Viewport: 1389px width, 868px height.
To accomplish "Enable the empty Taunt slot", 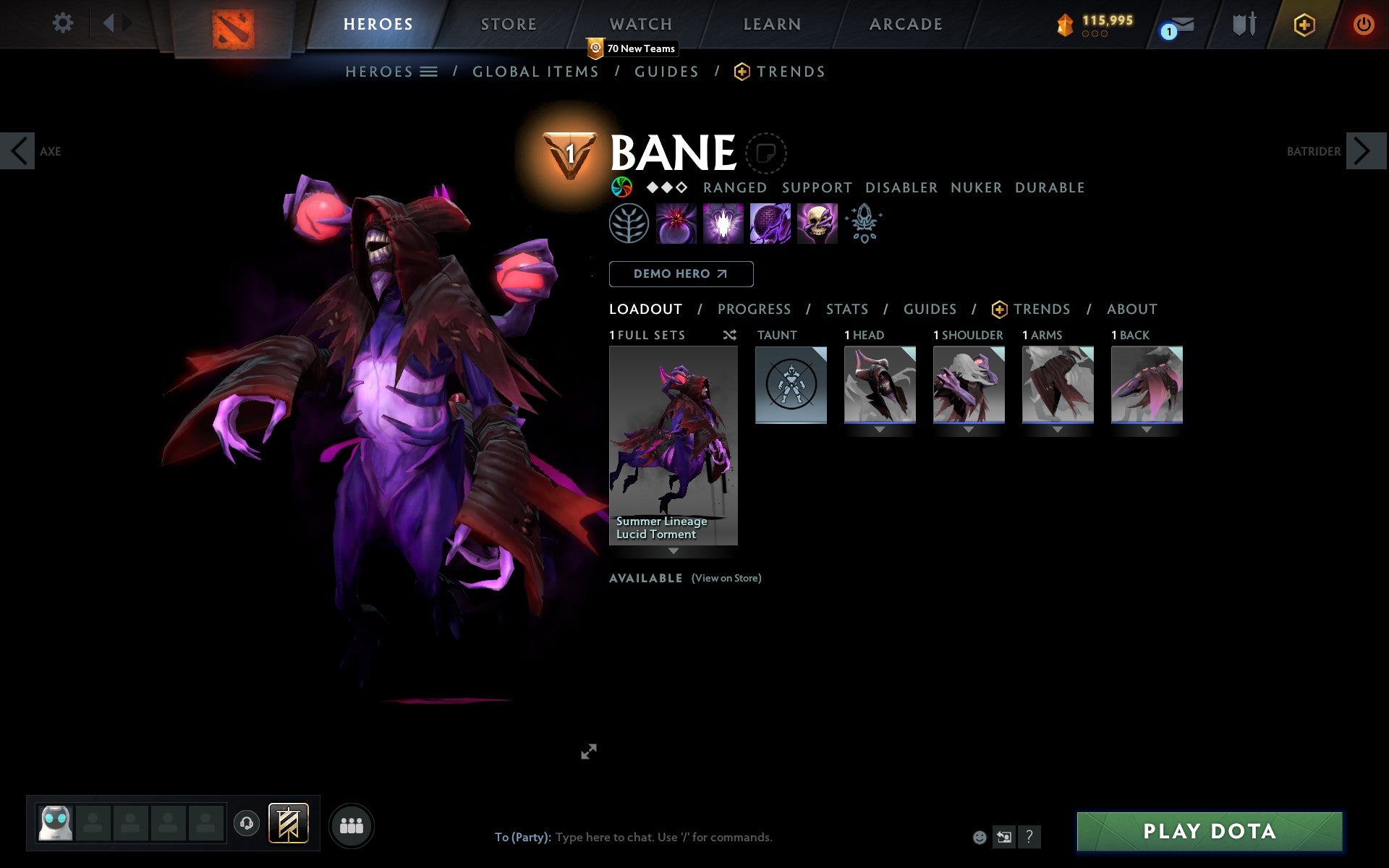I will (x=791, y=385).
